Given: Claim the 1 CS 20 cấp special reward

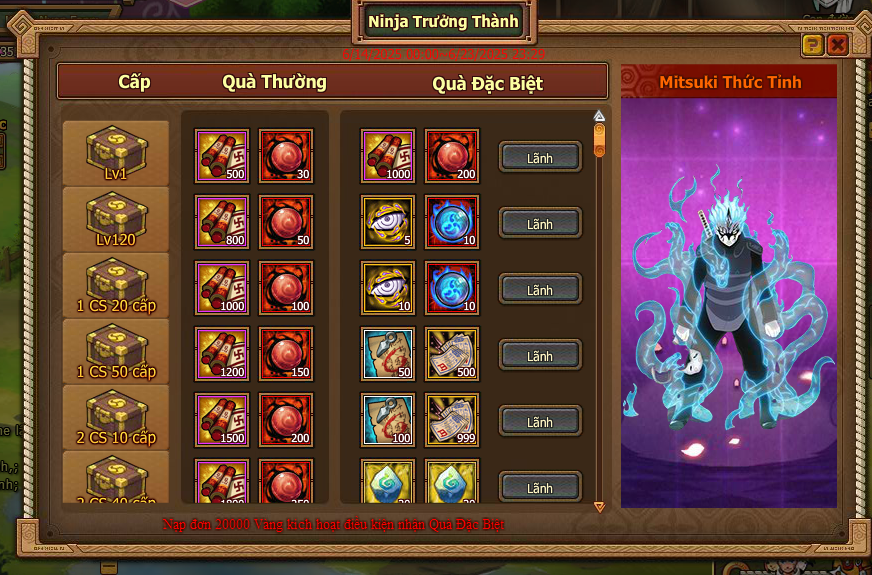Looking at the screenshot, I should [x=540, y=290].
